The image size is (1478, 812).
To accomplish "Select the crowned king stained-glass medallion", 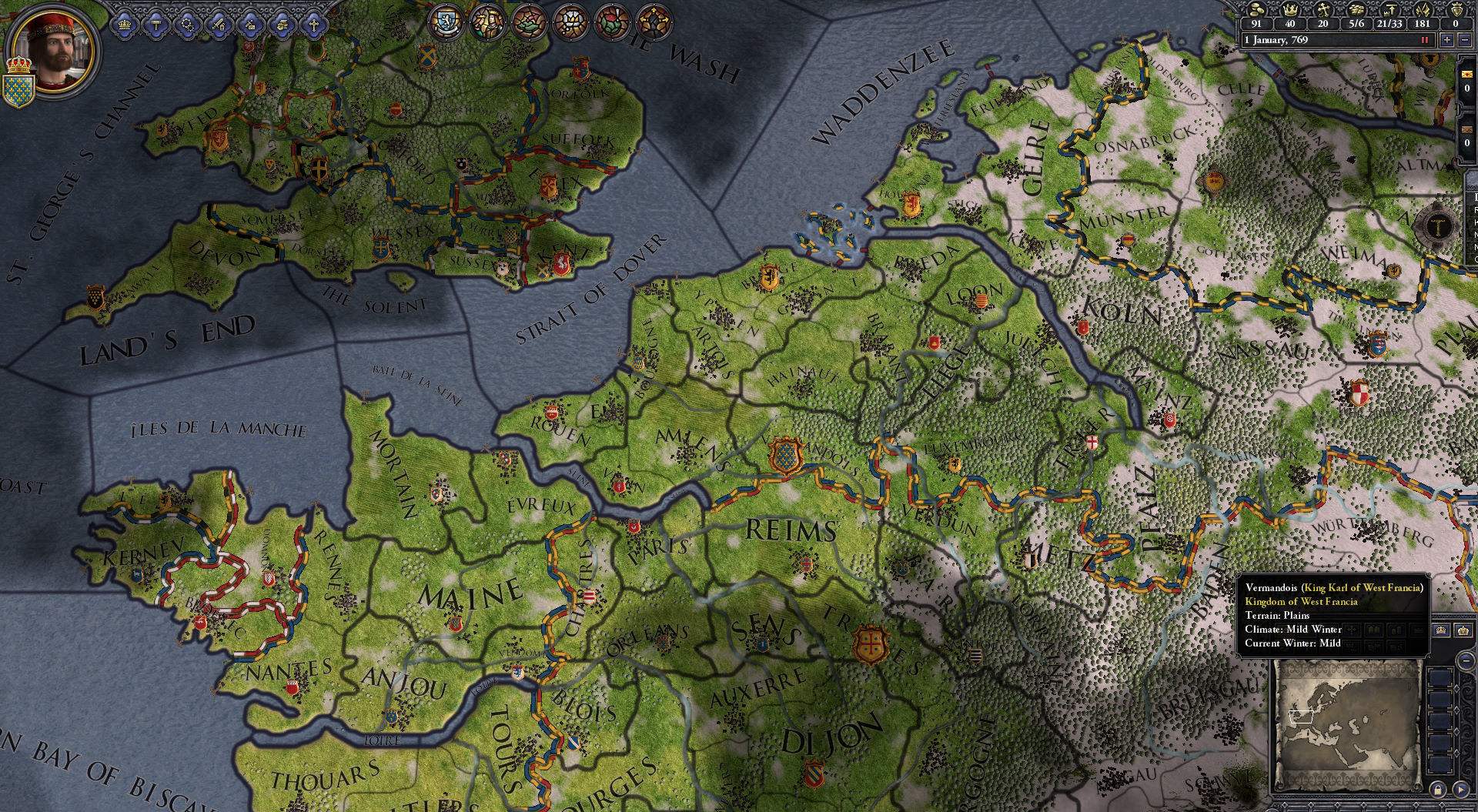I will [487, 21].
